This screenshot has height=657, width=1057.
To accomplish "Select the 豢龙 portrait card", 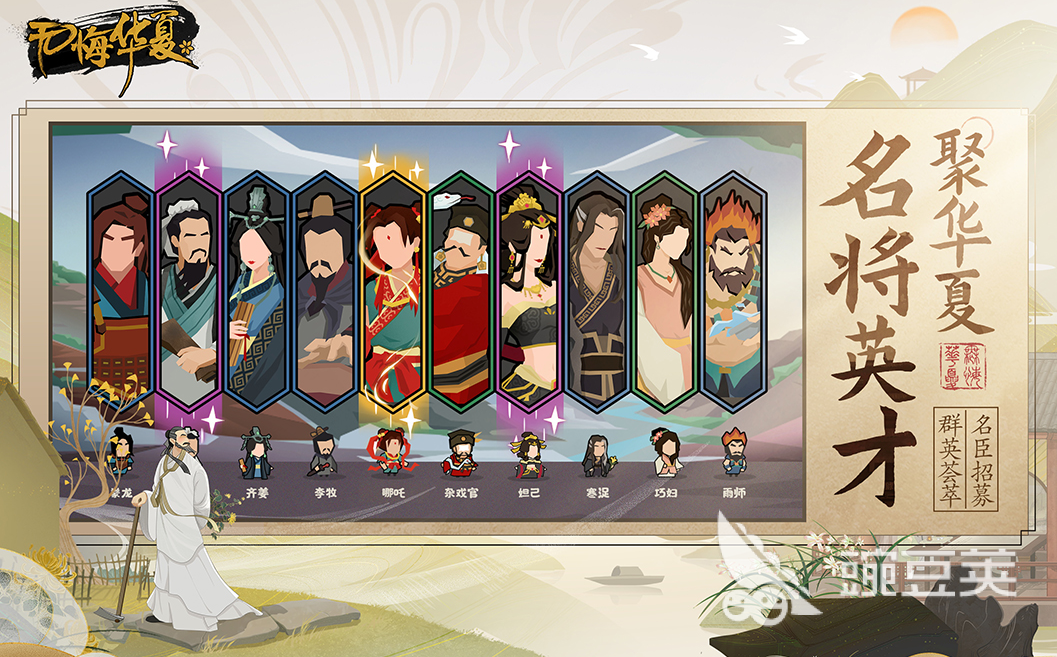I will (121, 290).
